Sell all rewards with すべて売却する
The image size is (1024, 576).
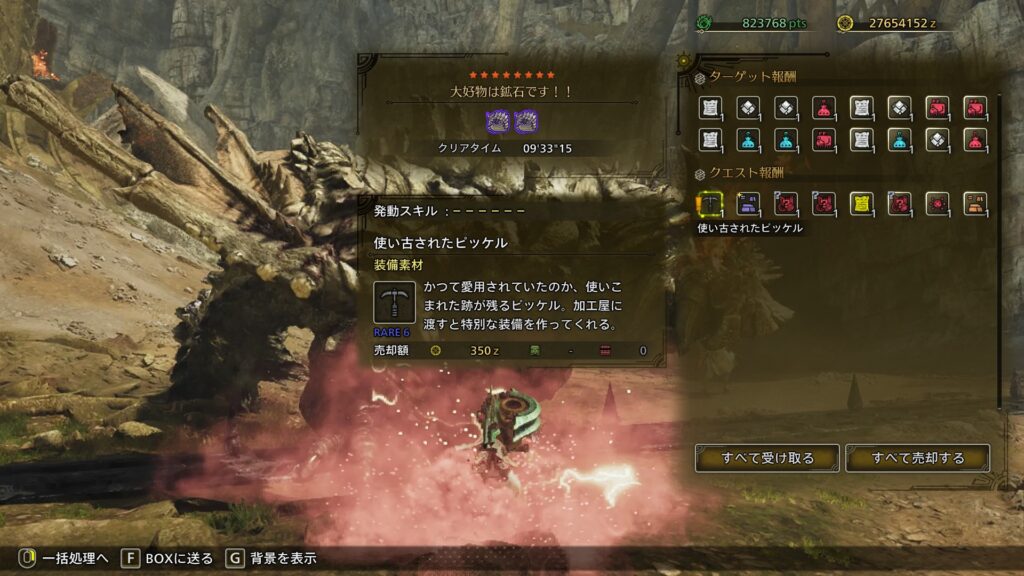click(917, 458)
